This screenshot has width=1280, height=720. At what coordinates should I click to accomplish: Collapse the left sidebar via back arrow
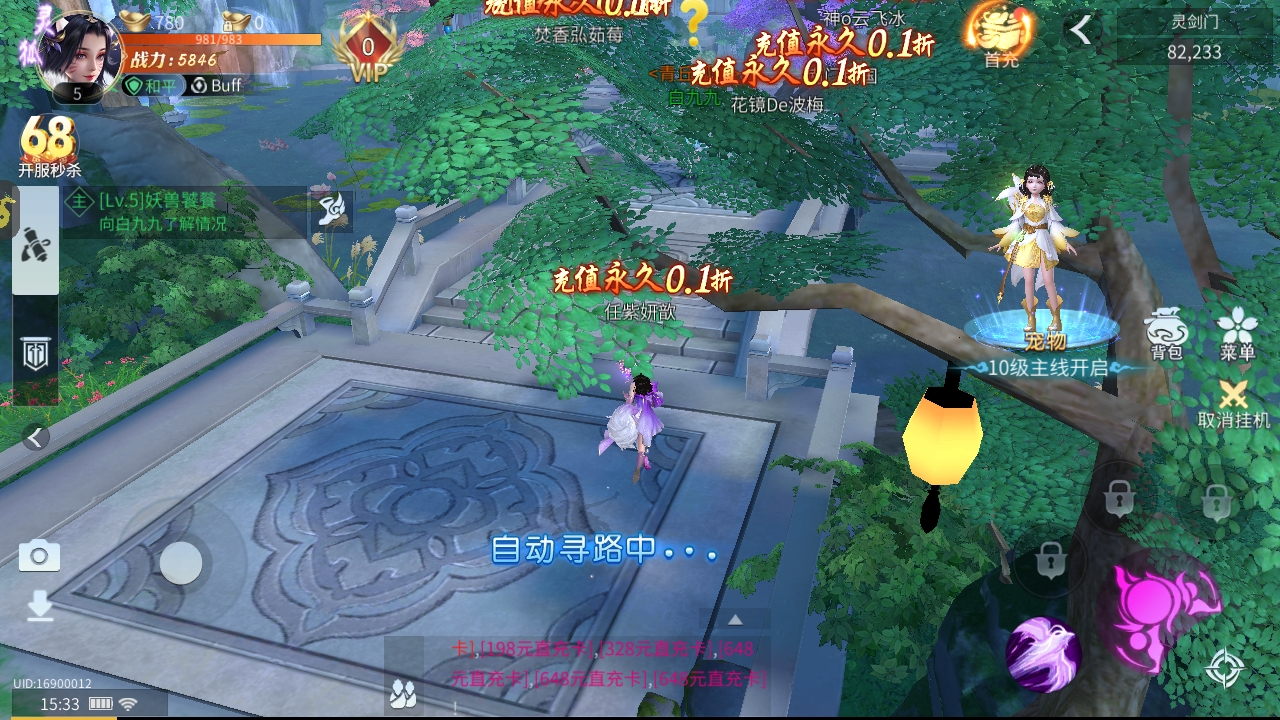[x=33, y=437]
